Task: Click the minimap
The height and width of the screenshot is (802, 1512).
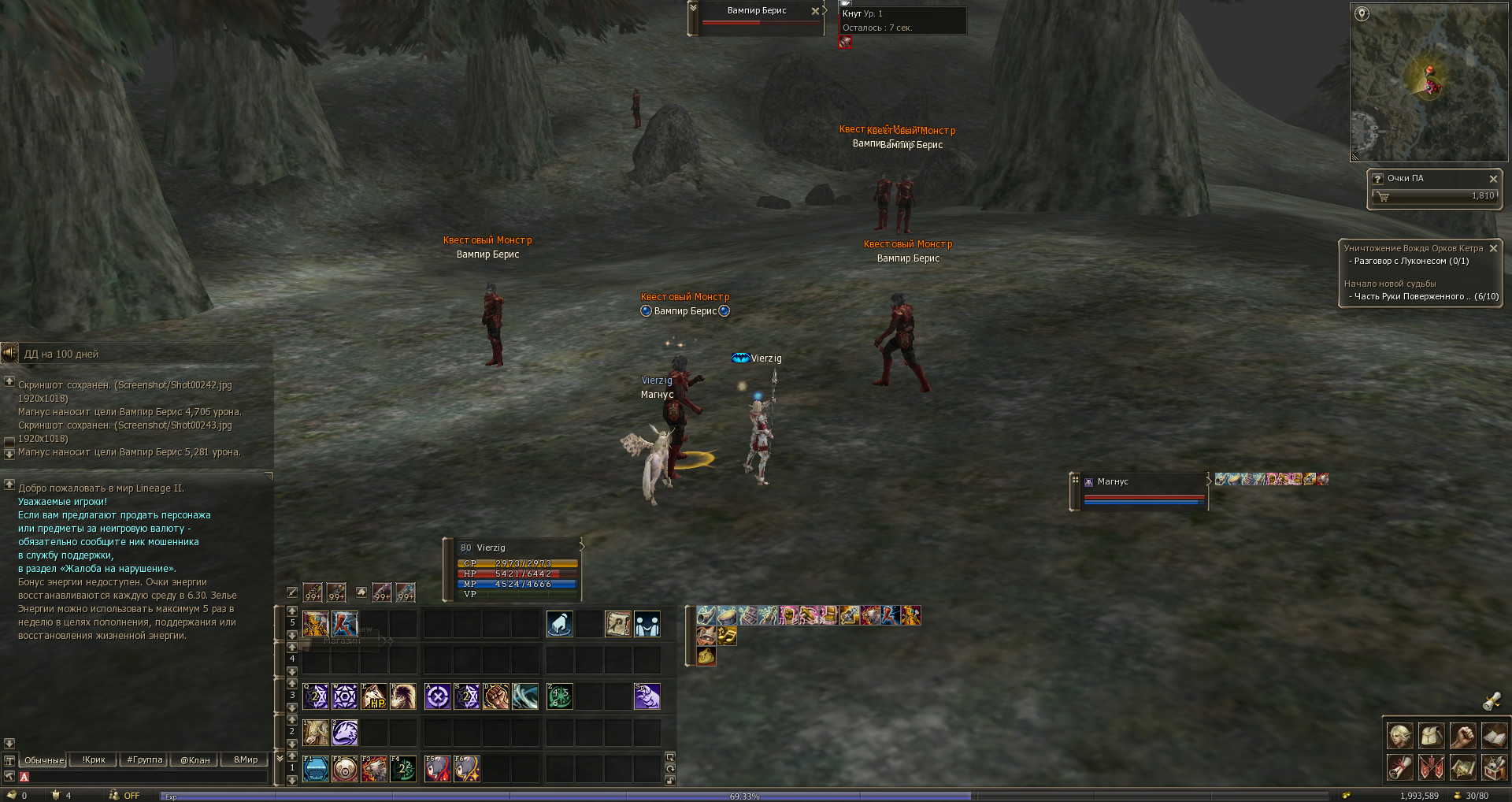Action: pos(1429,82)
